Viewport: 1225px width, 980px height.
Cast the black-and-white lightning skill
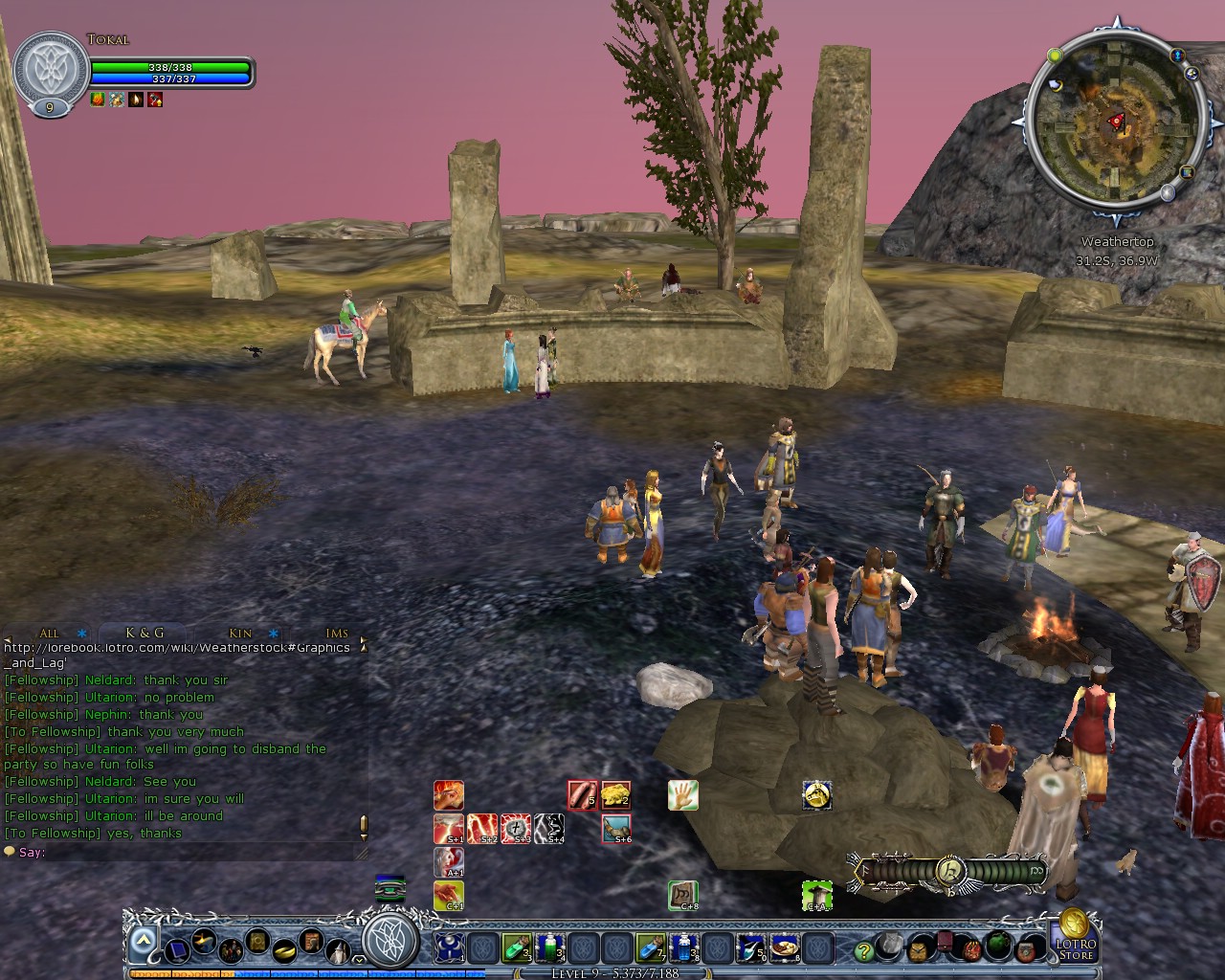(549, 828)
